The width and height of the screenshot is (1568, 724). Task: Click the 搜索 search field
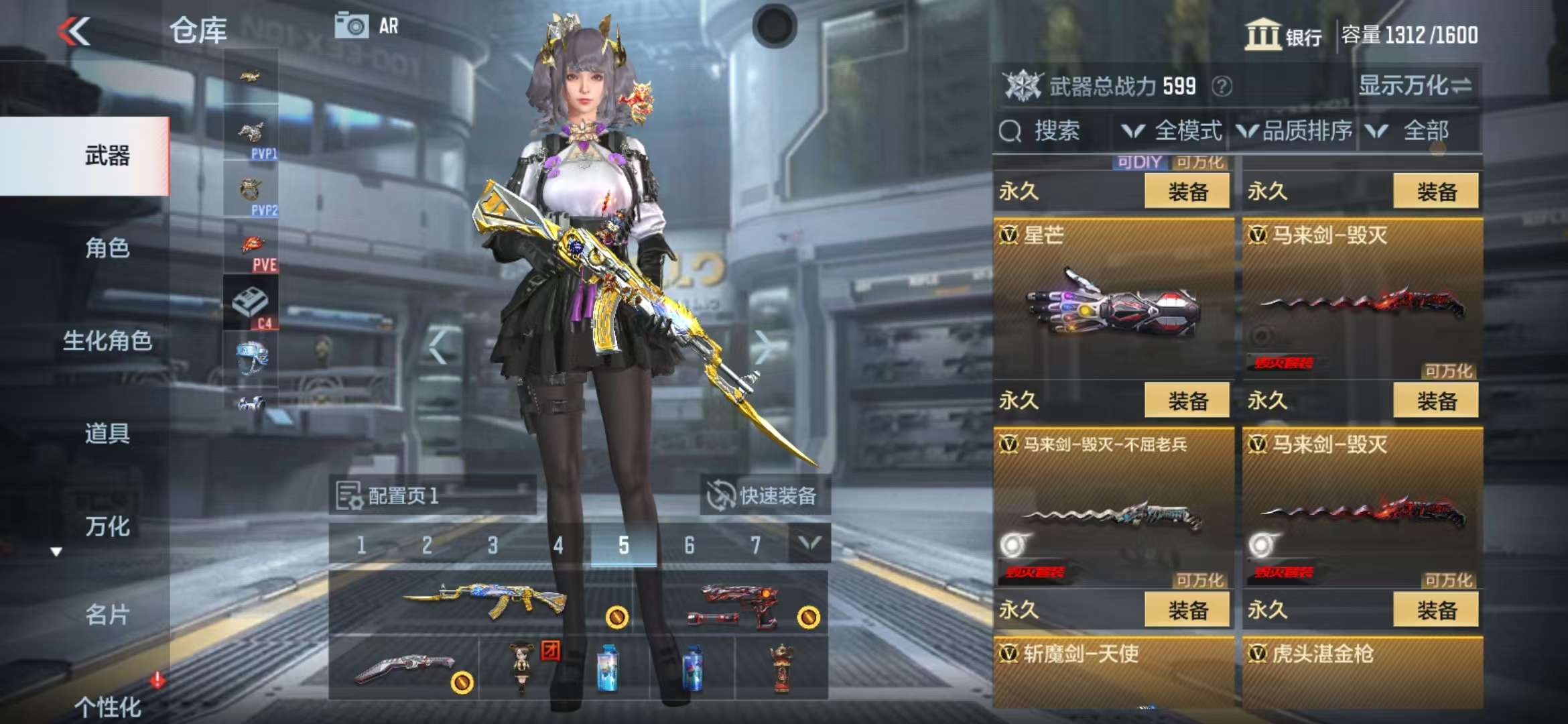tap(1055, 131)
